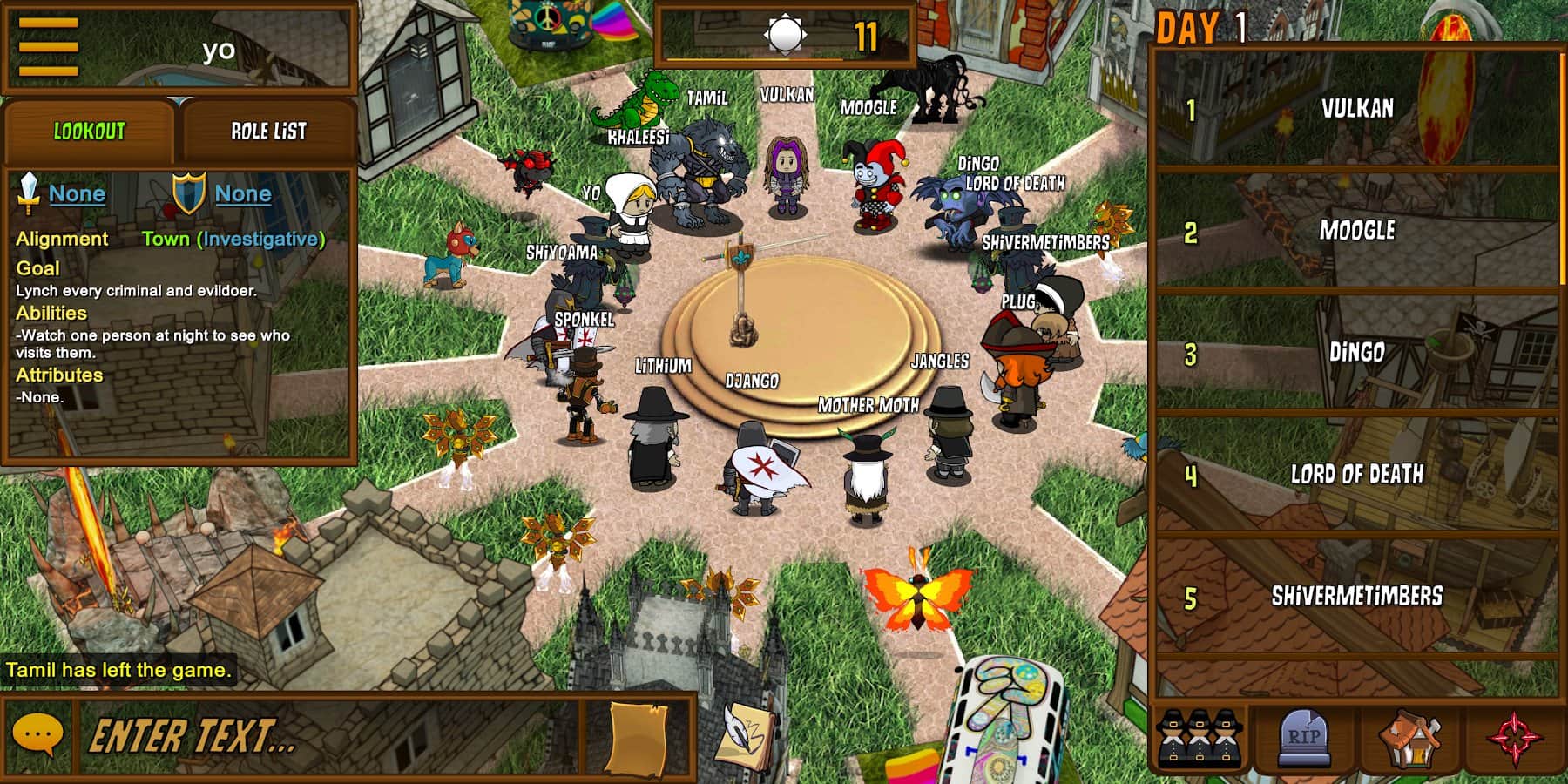Click the None link for your will
The image size is (1568, 784).
point(77,194)
